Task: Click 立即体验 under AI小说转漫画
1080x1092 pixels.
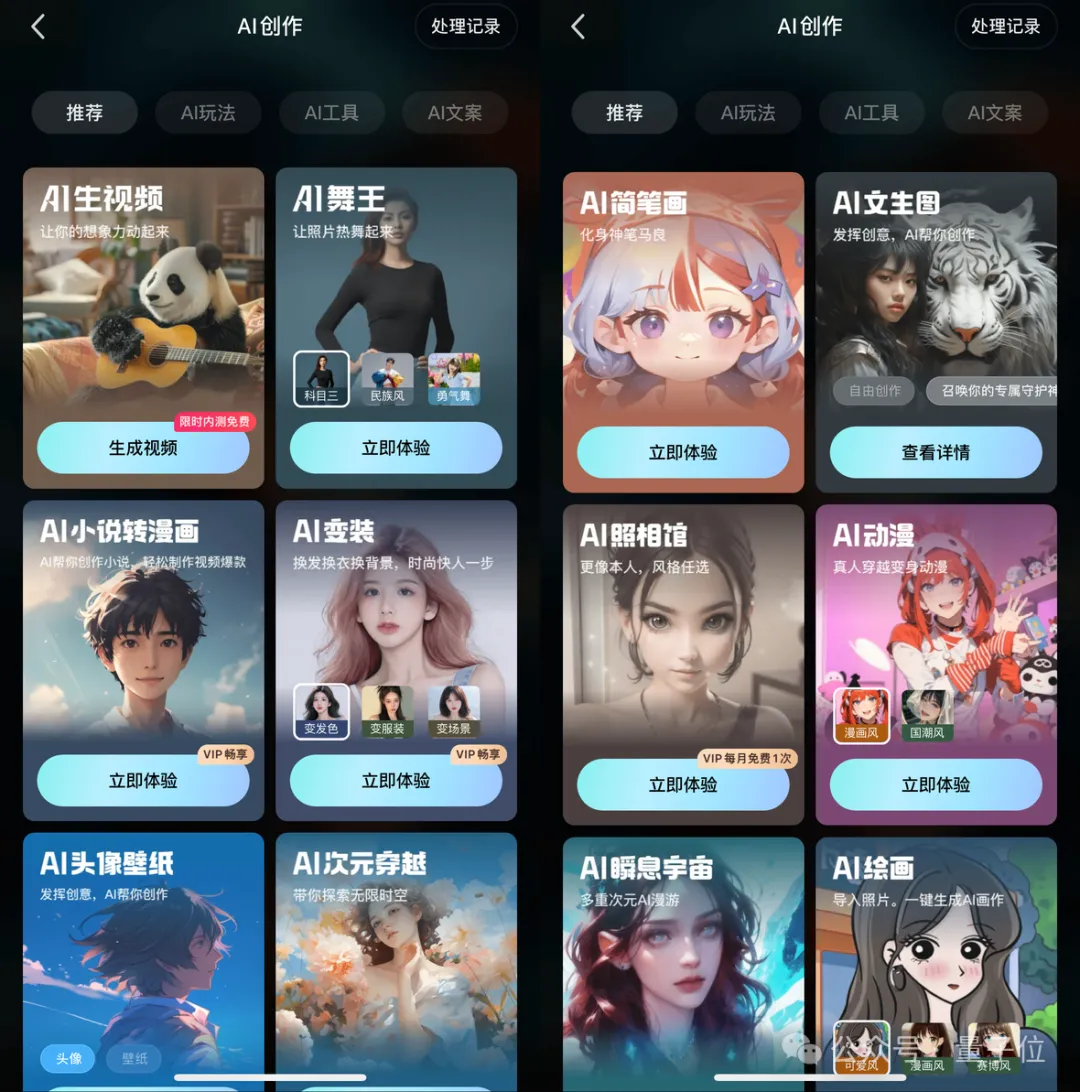Action: click(143, 781)
